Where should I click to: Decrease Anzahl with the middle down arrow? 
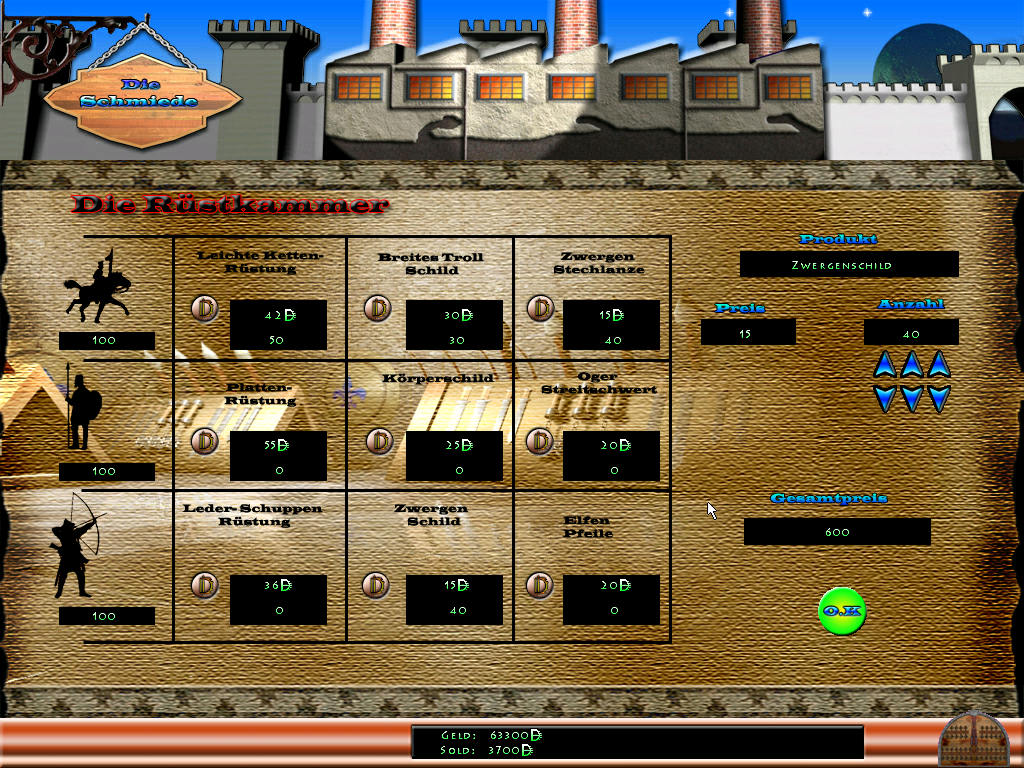(x=911, y=399)
